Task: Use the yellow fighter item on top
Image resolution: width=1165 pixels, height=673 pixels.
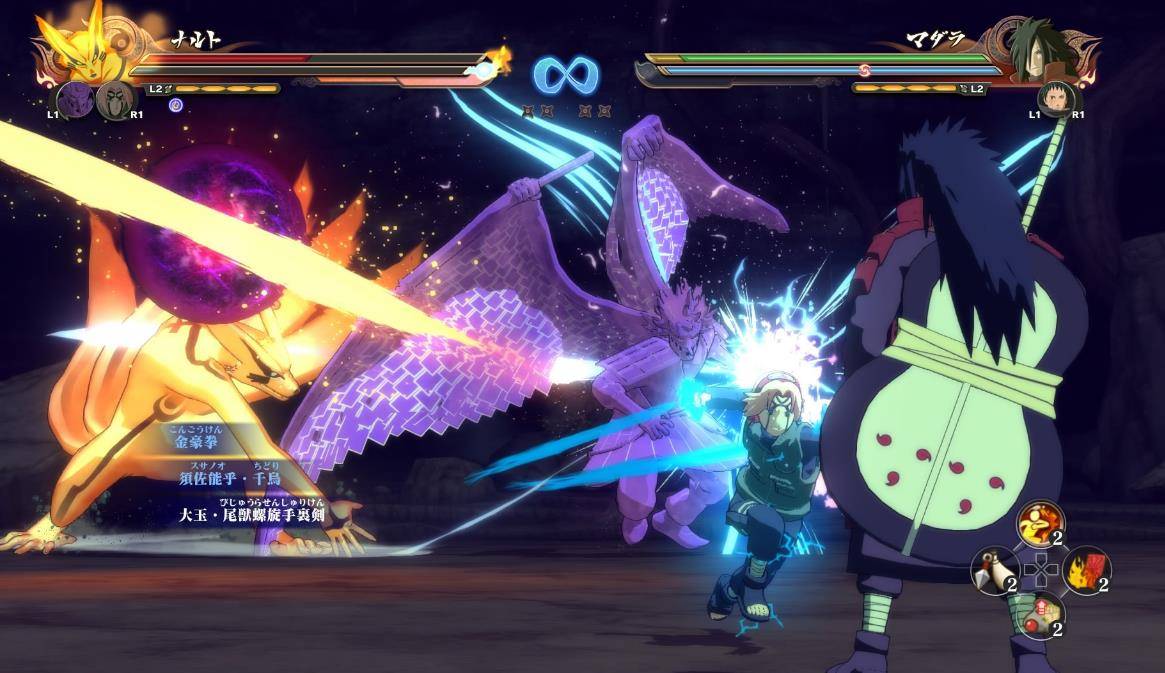Action: click(1040, 524)
